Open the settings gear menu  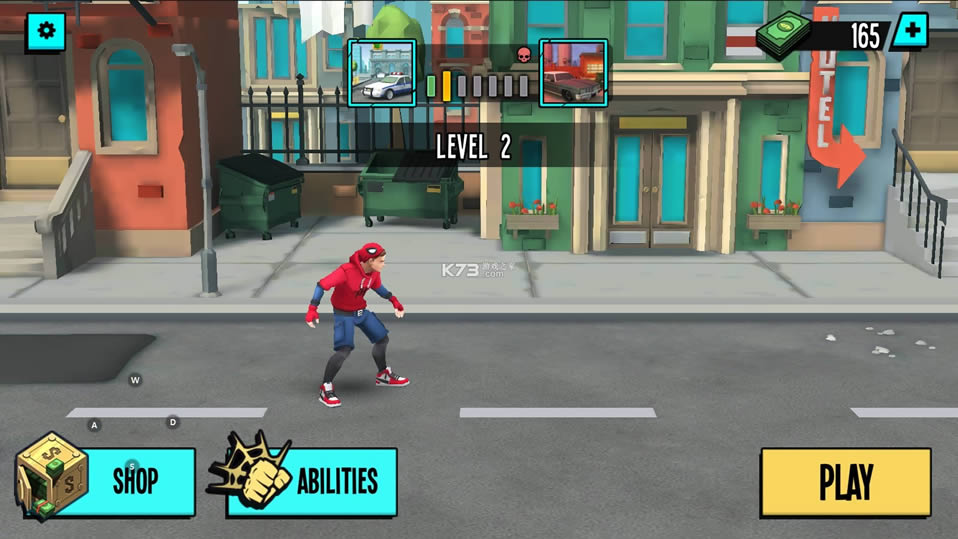click(x=44, y=32)
